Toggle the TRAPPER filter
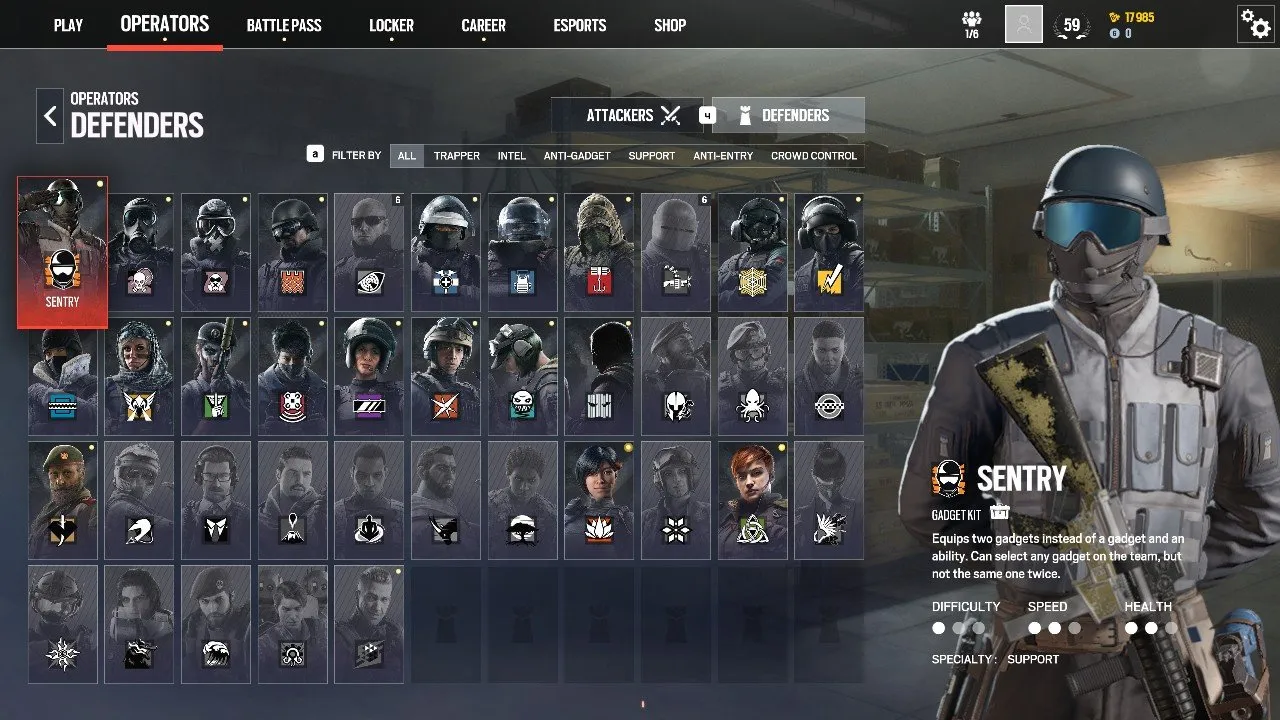 click(456, 156)
